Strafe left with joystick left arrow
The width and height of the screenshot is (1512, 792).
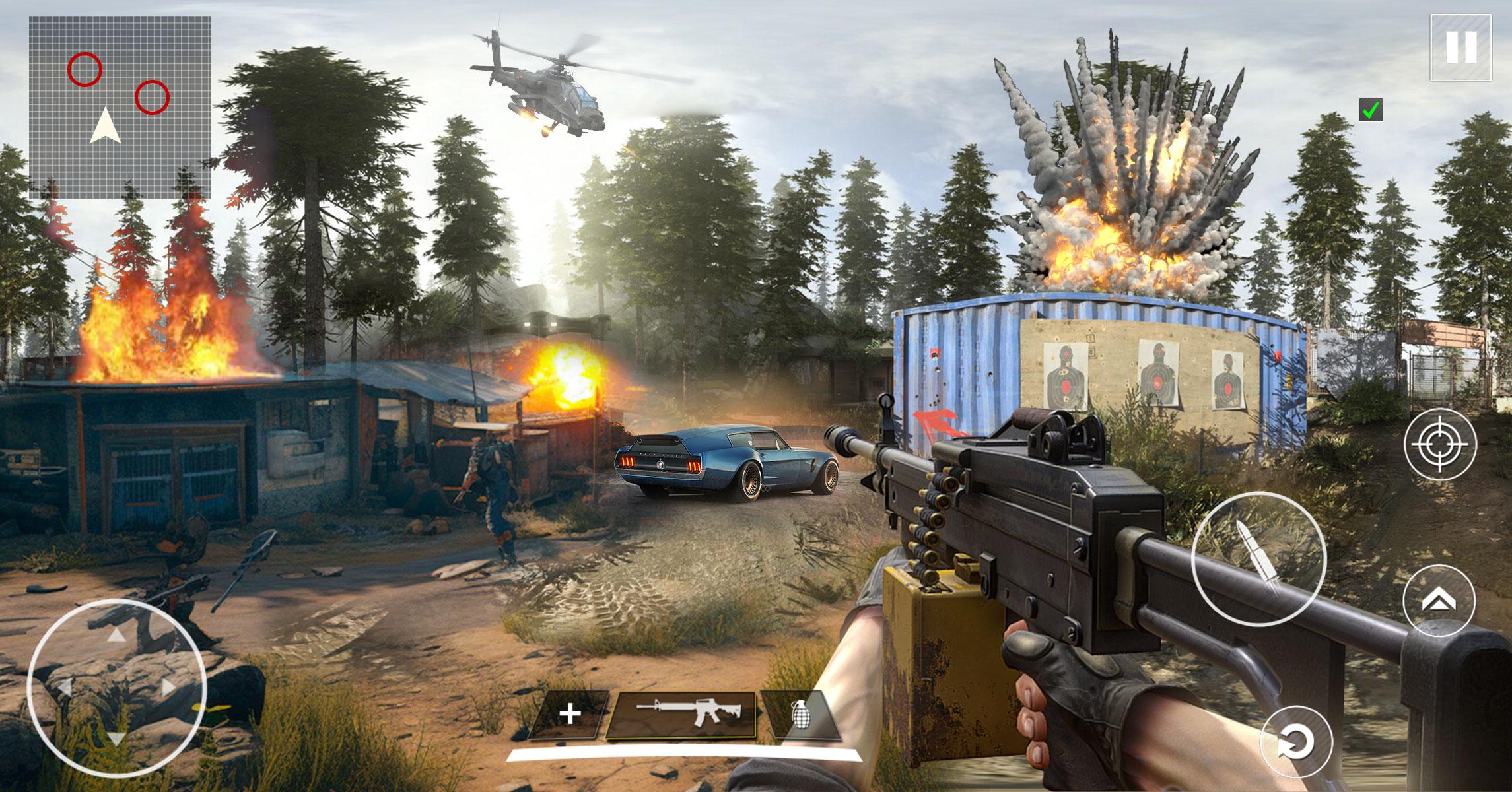(x=65, y=688)
